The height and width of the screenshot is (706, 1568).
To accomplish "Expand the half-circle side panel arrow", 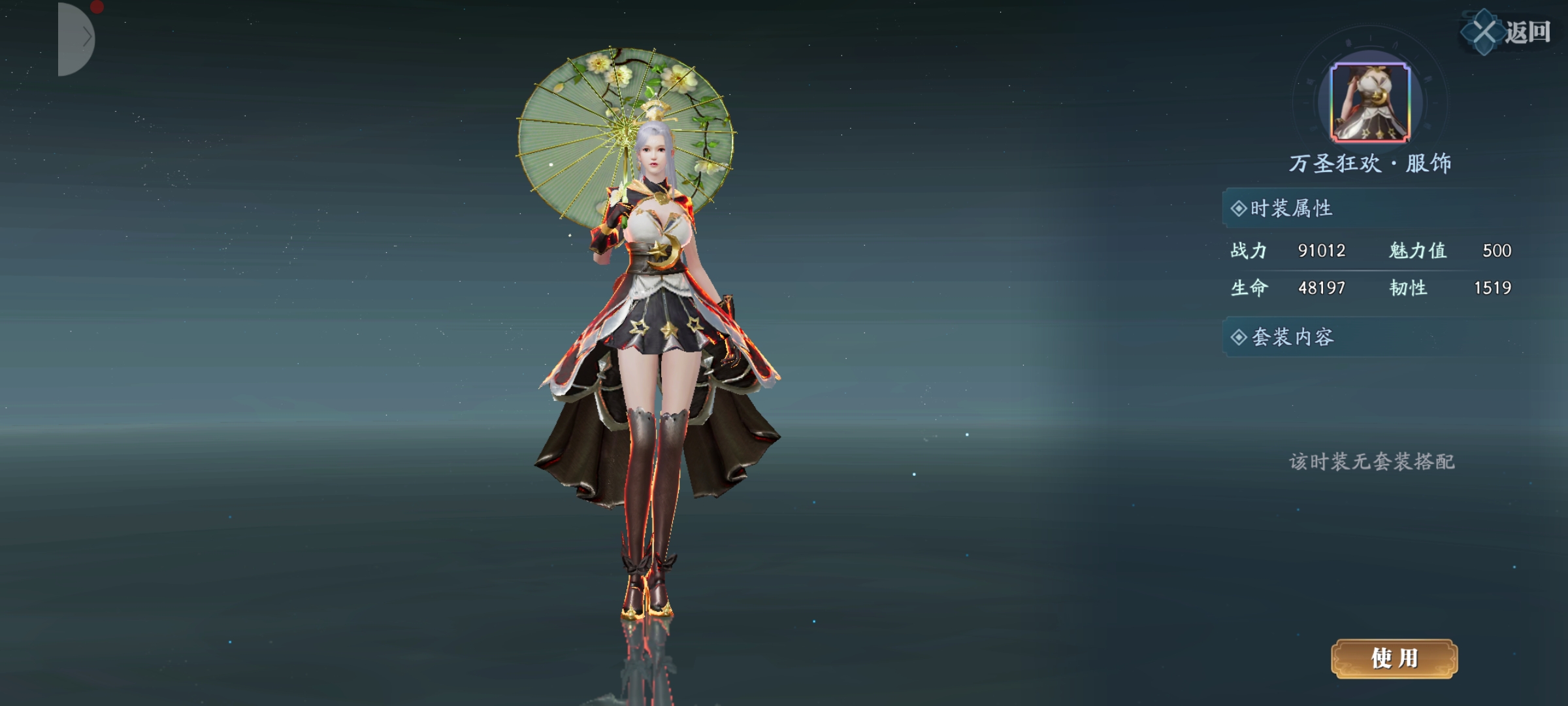I will coord(77,39).
